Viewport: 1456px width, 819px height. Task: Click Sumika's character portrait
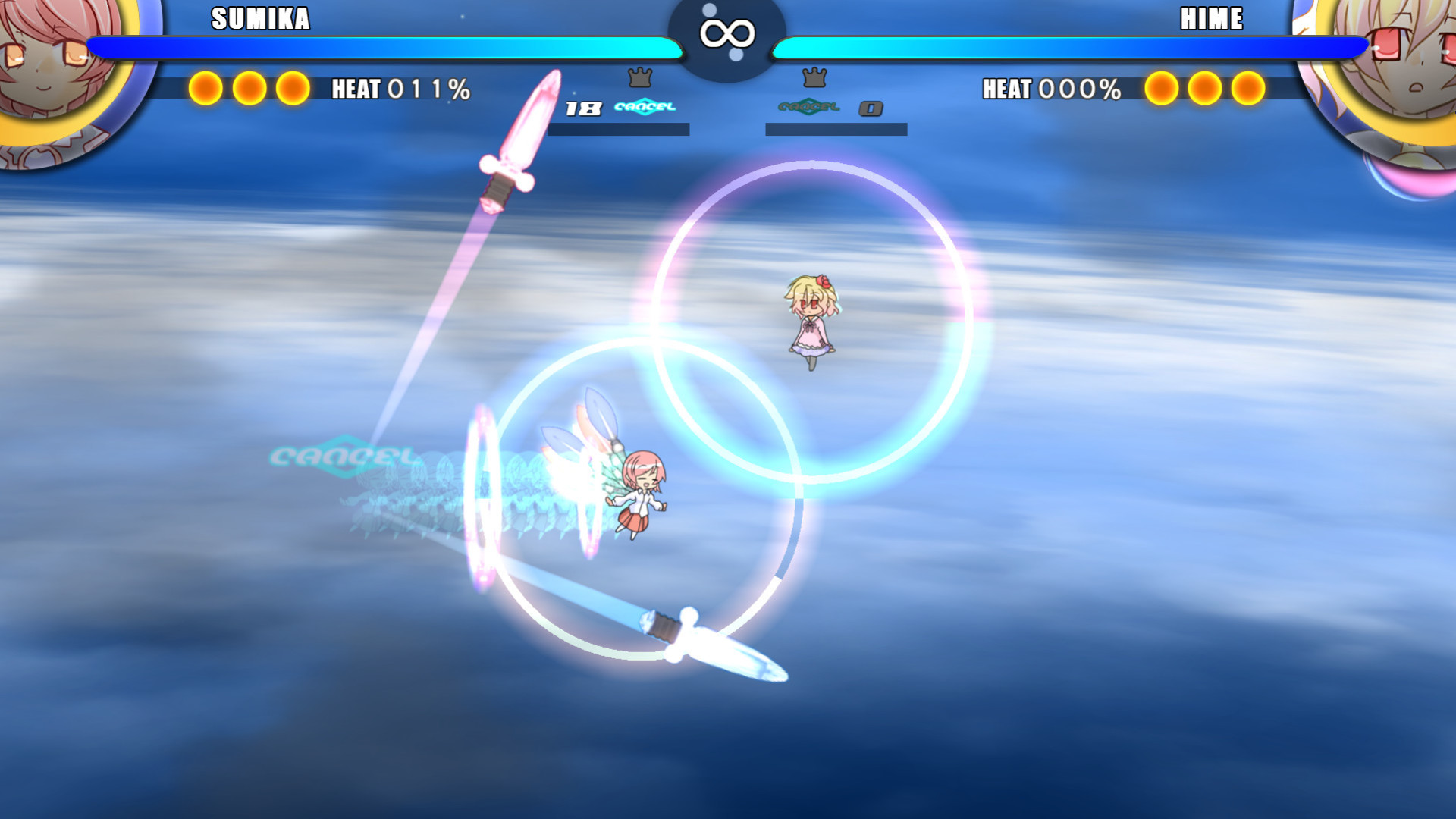57,64
